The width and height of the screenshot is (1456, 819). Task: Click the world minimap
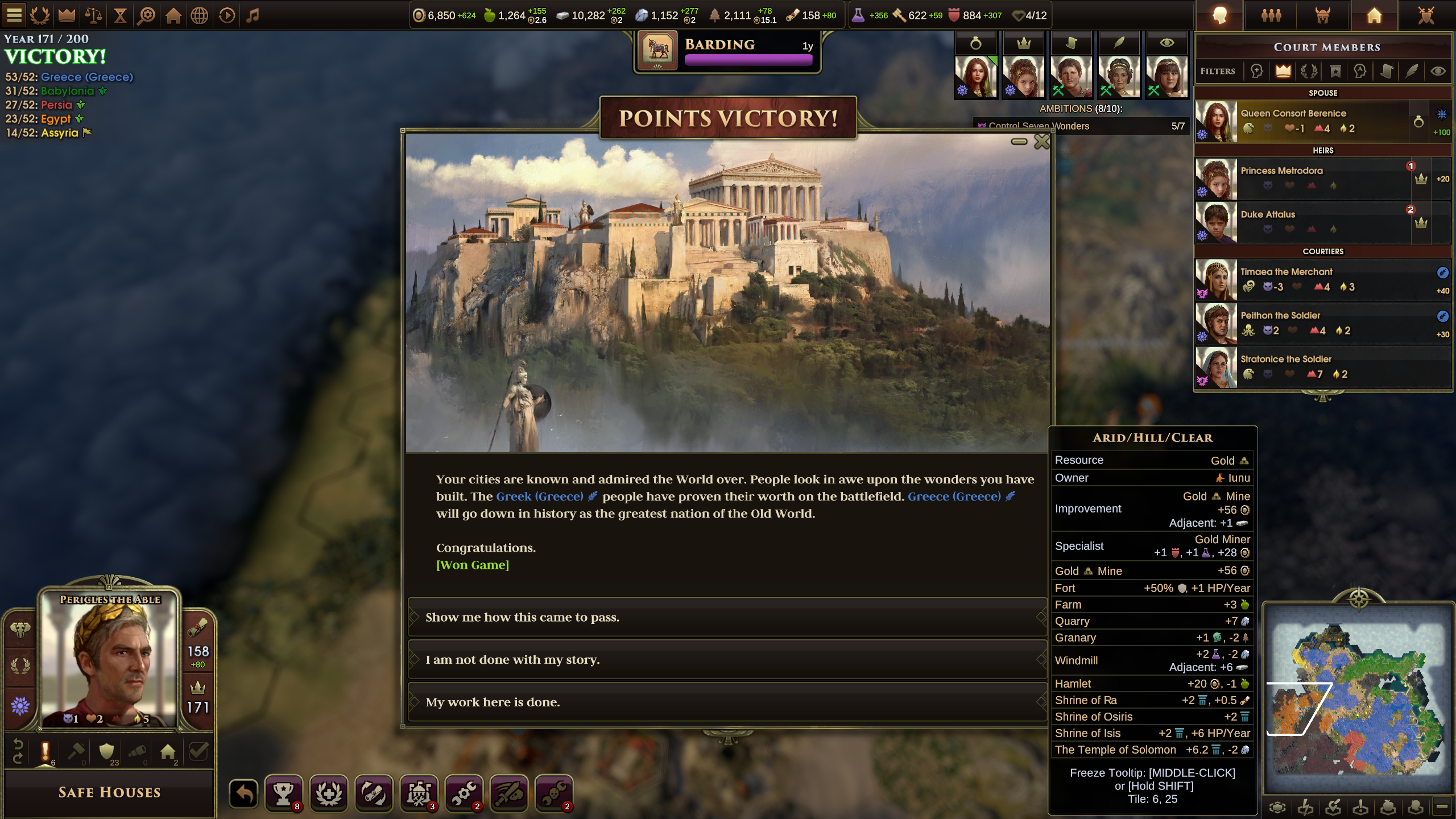pos(1358,701)
